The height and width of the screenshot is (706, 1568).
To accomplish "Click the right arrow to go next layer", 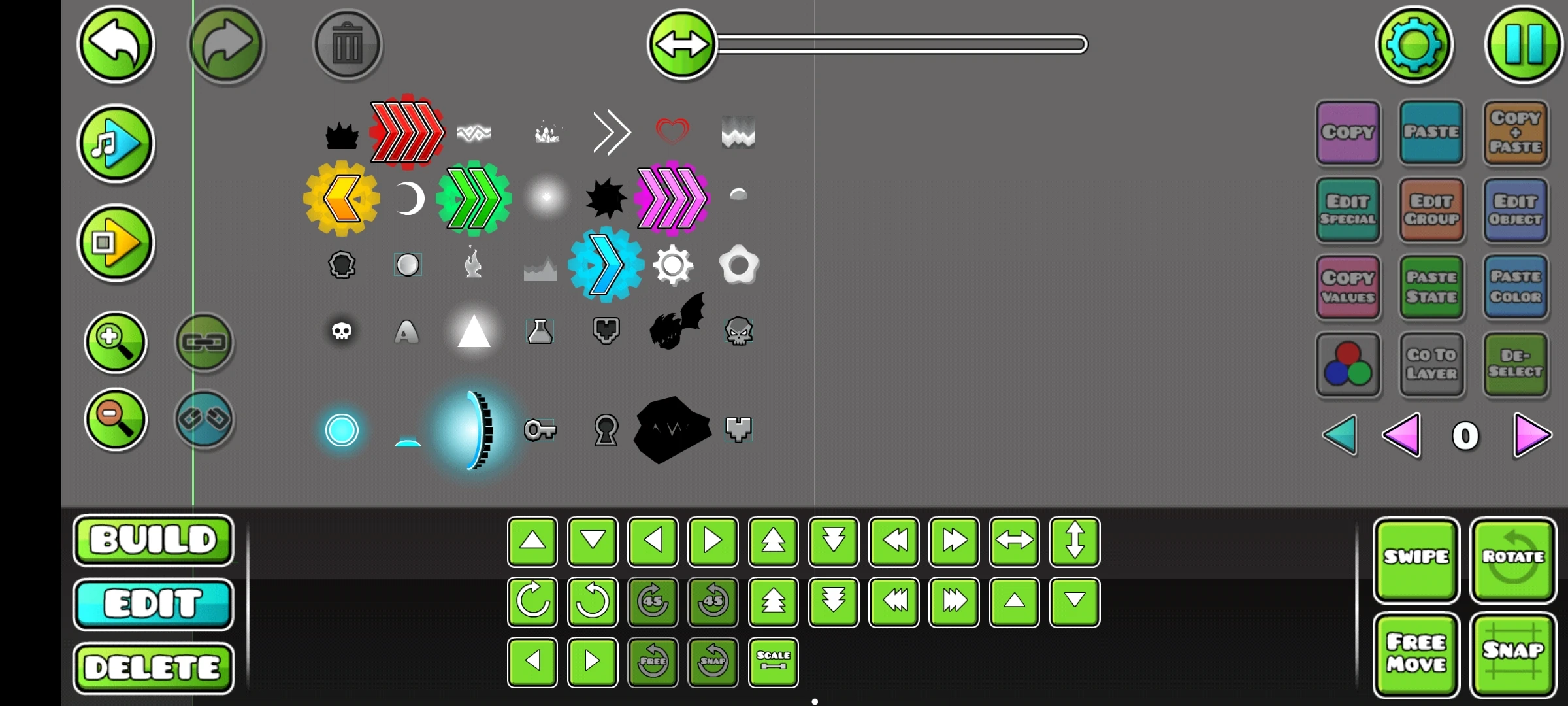I will 1532,436.
